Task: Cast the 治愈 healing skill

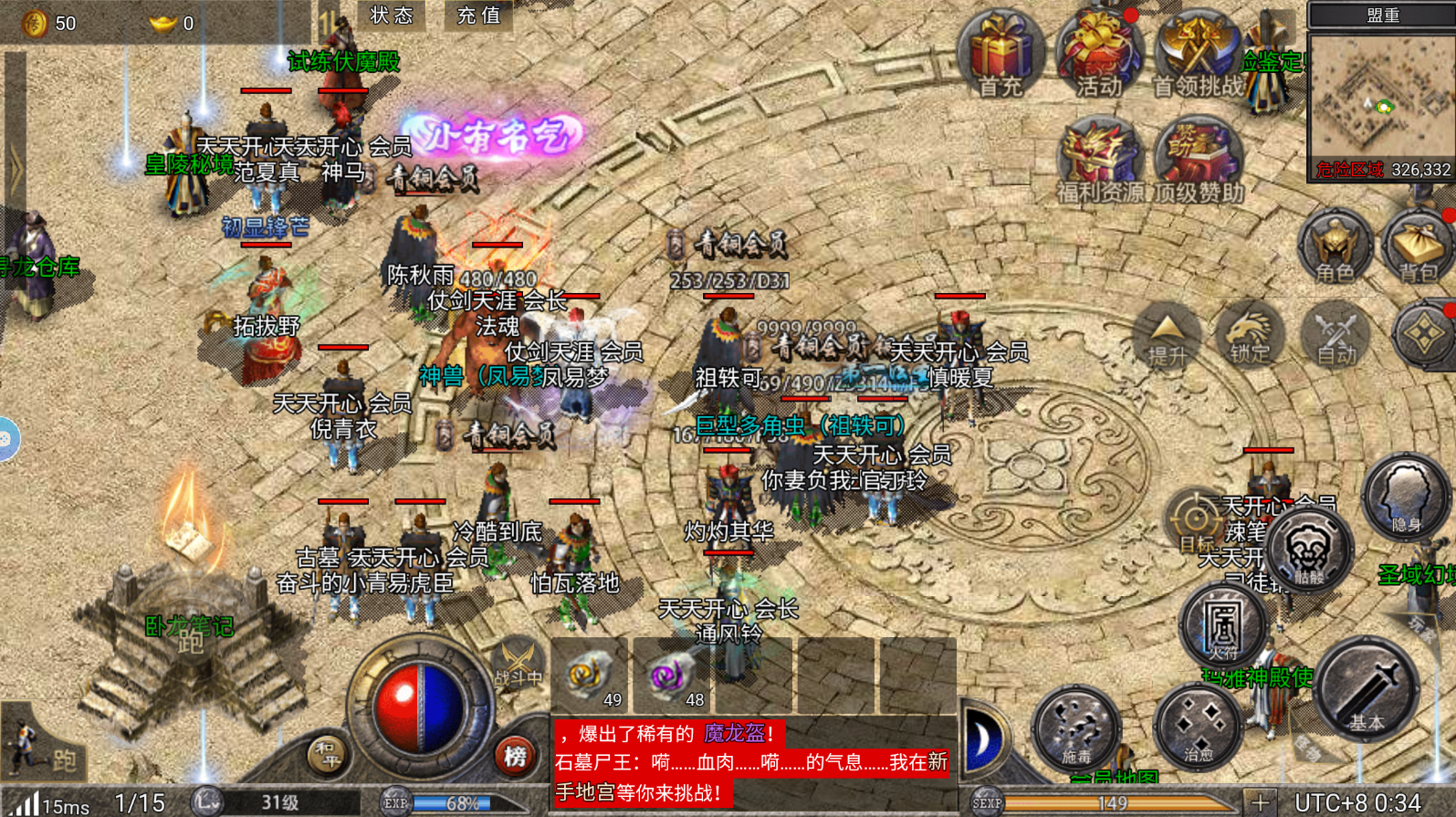Action: coord(1198,727)
